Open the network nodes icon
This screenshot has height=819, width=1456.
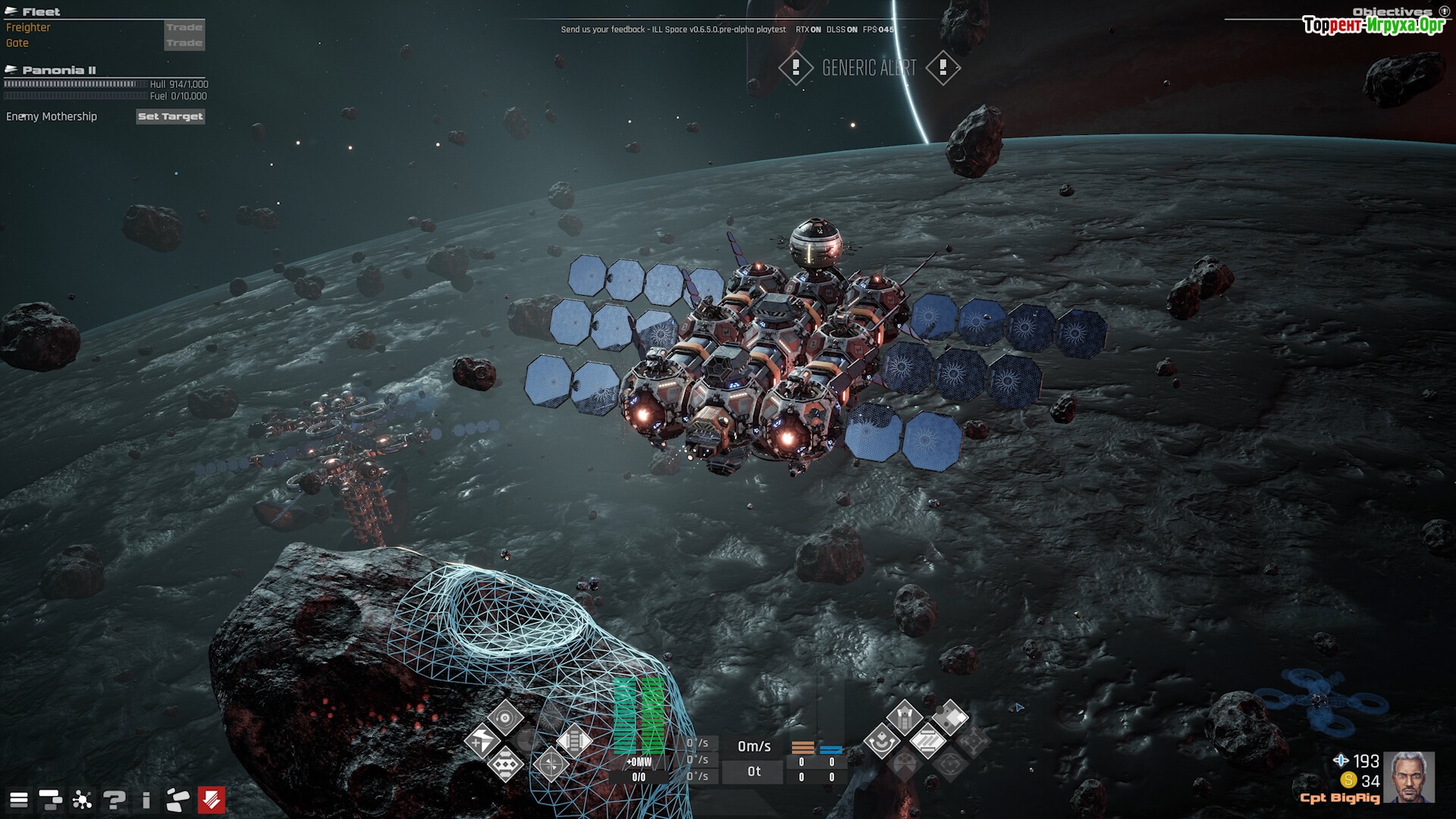[82, 799]
